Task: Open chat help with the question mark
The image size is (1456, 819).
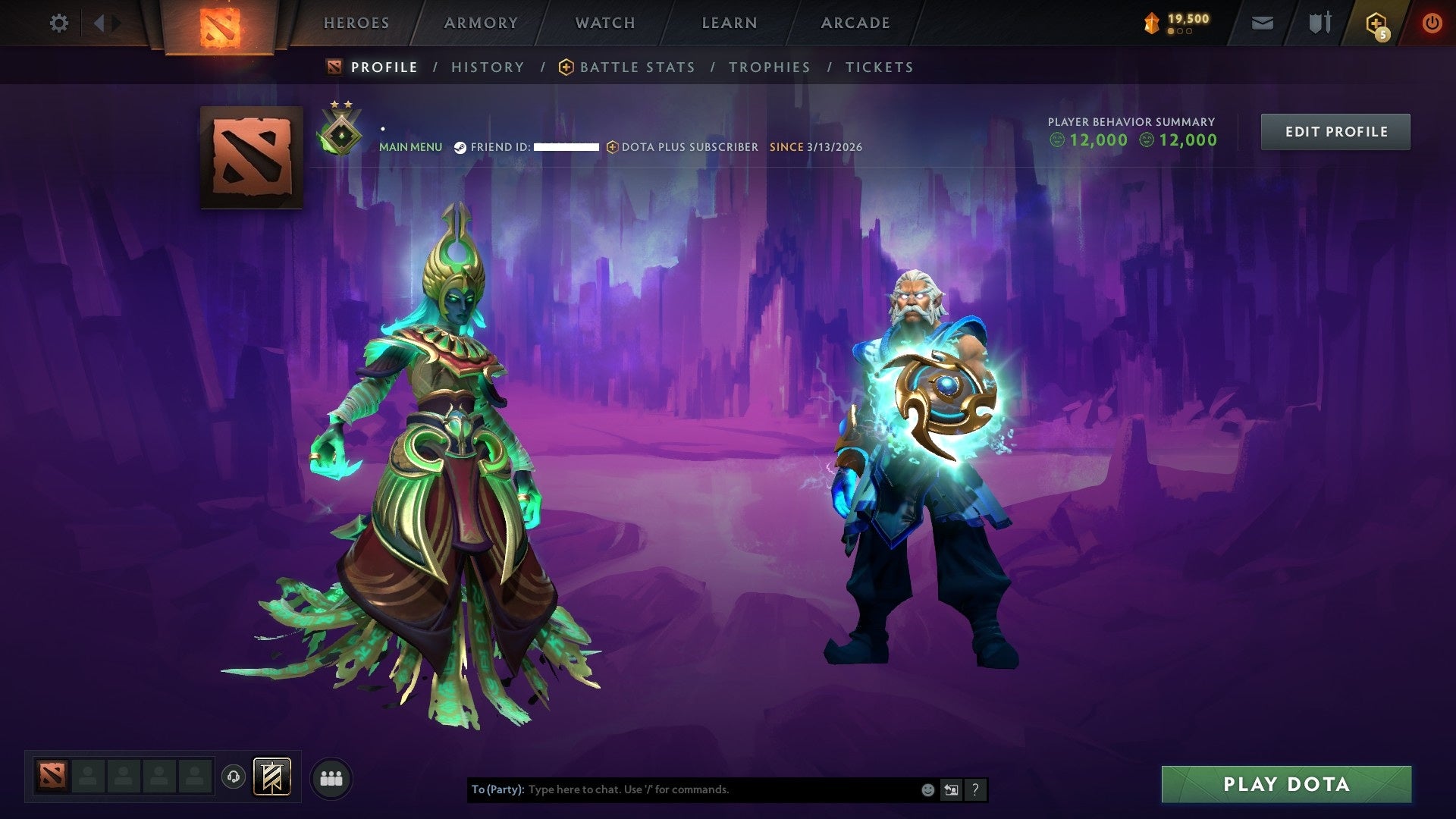Action: pyautogui.click(x=974, y=789)
